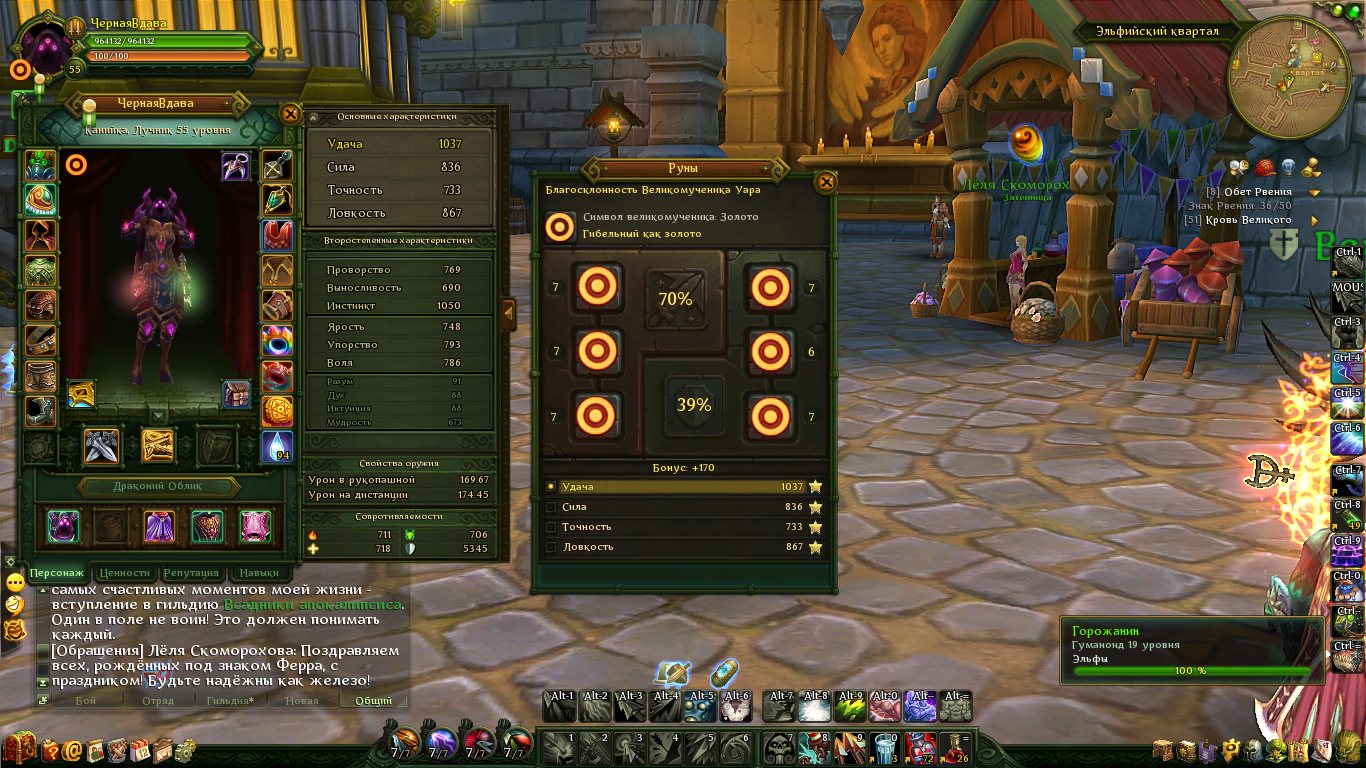
Task: Switch to the Ценности tab
Action: coord(125,573)
